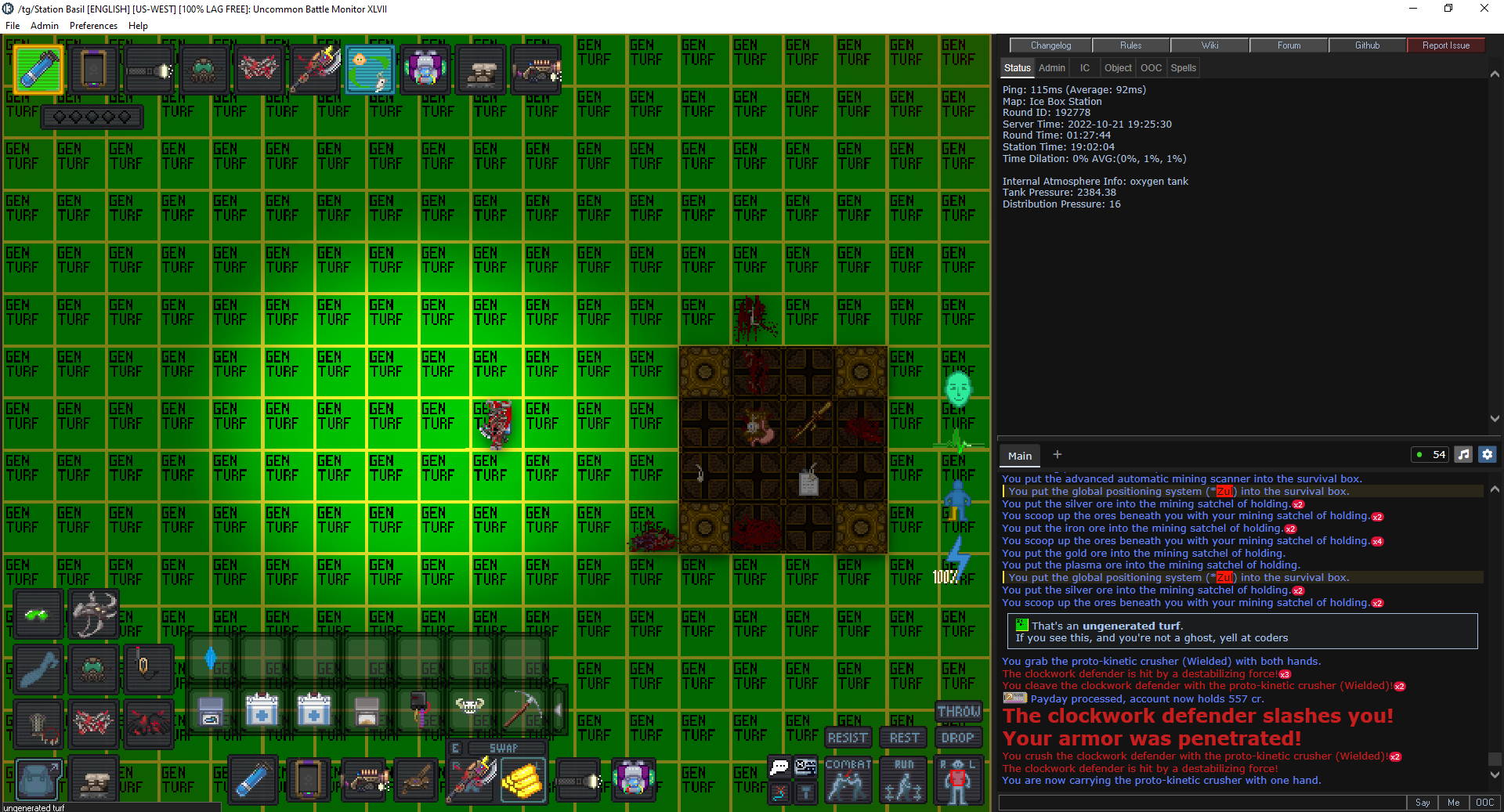Click the teal fish slot in the top HUD

(x=369, y=69)
